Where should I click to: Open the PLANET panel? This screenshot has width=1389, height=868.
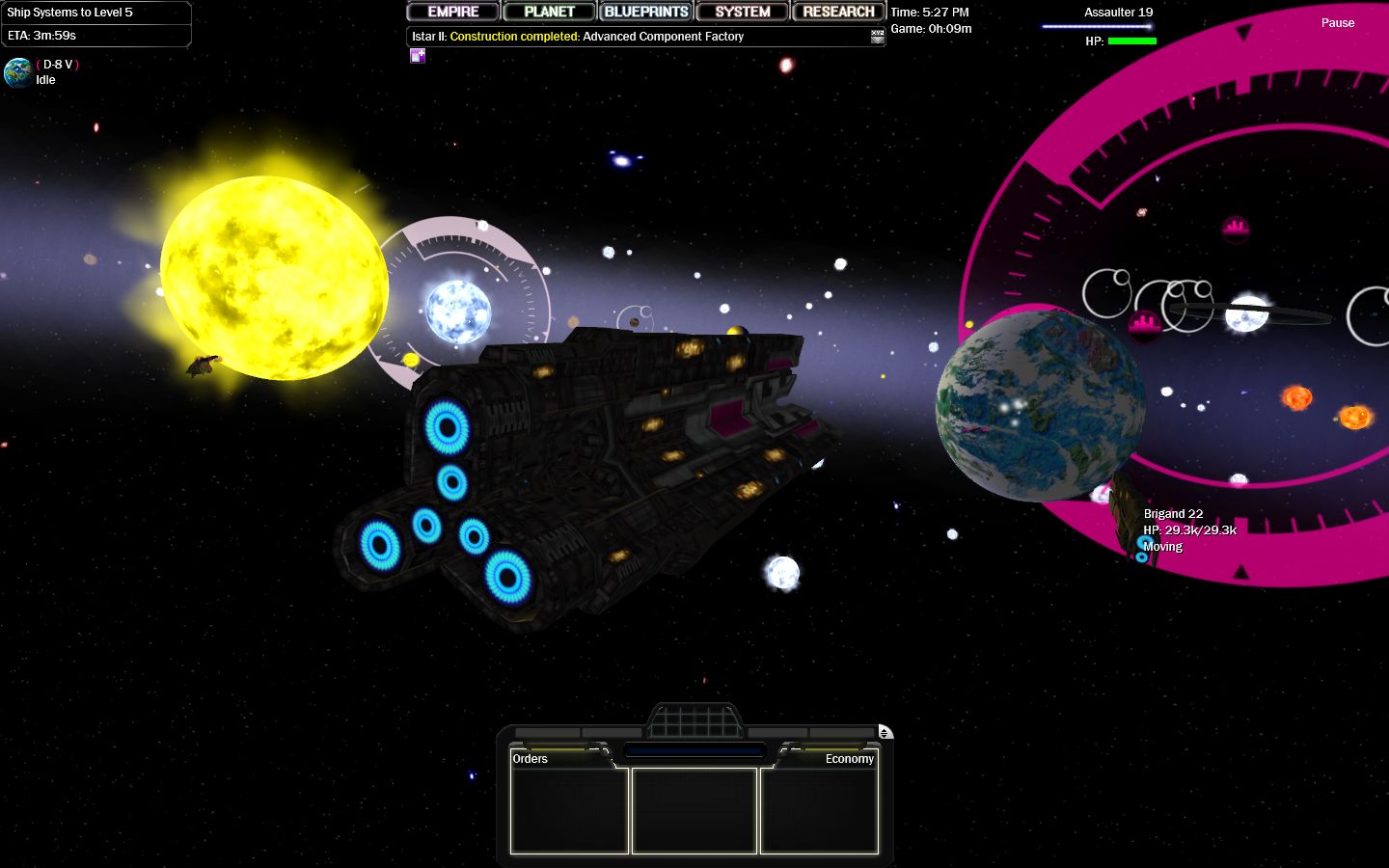[549, 12]
